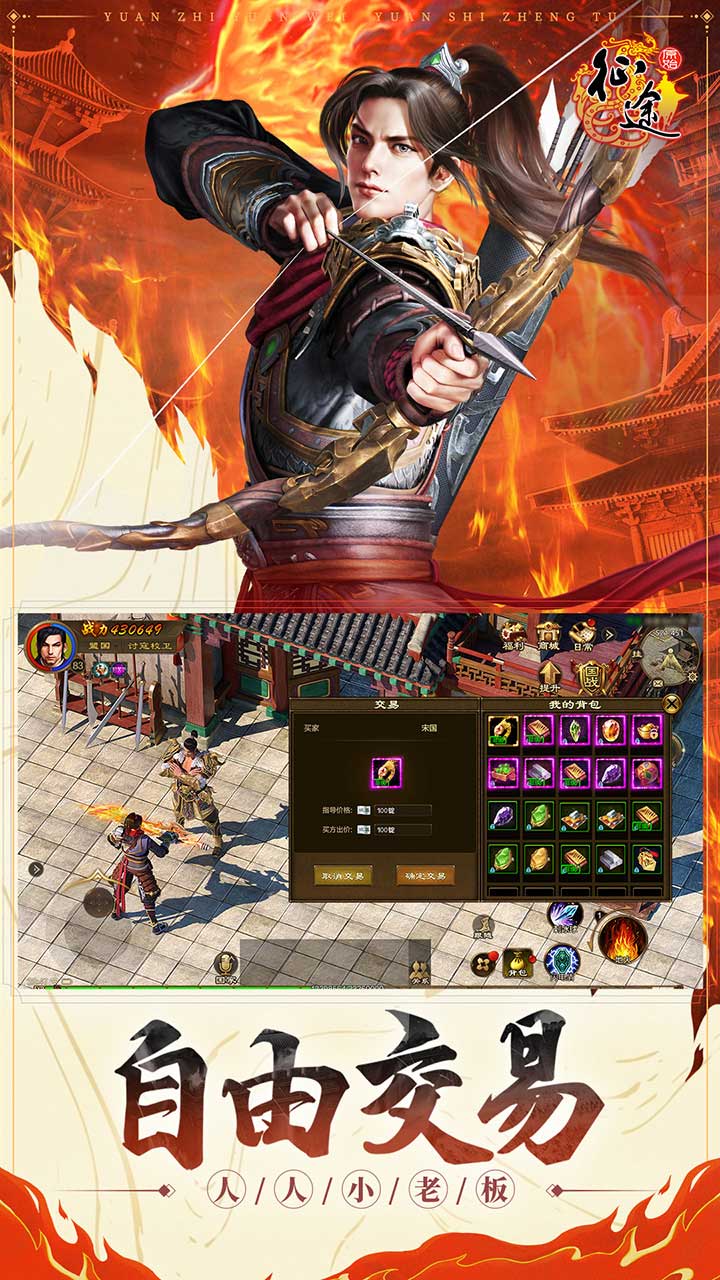Expand the top icon row arrow
Screen dimensions: 720x1280
(x=609, y=634)
